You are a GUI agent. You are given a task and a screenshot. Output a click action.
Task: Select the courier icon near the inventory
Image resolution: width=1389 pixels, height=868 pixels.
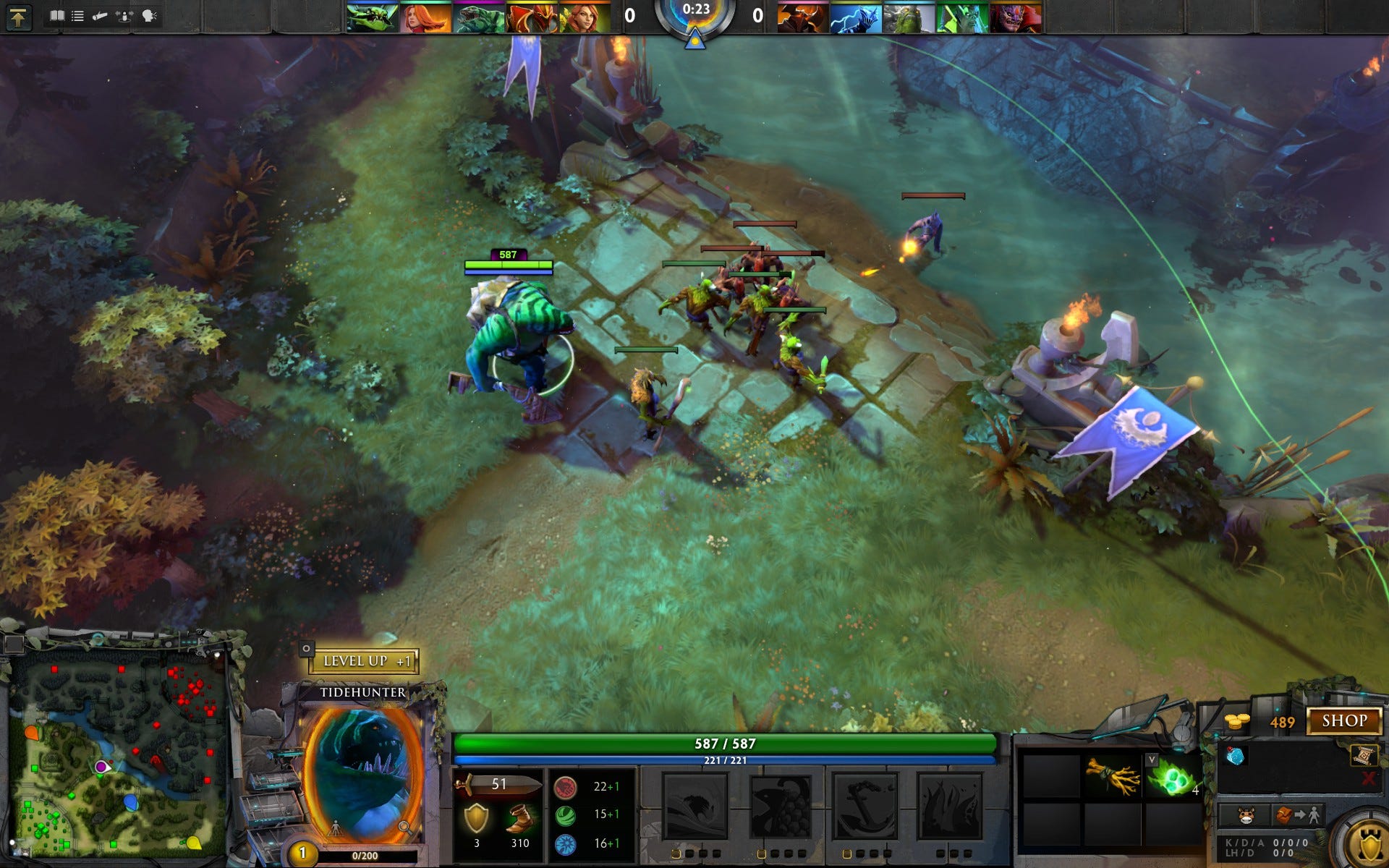point(1245,817)
